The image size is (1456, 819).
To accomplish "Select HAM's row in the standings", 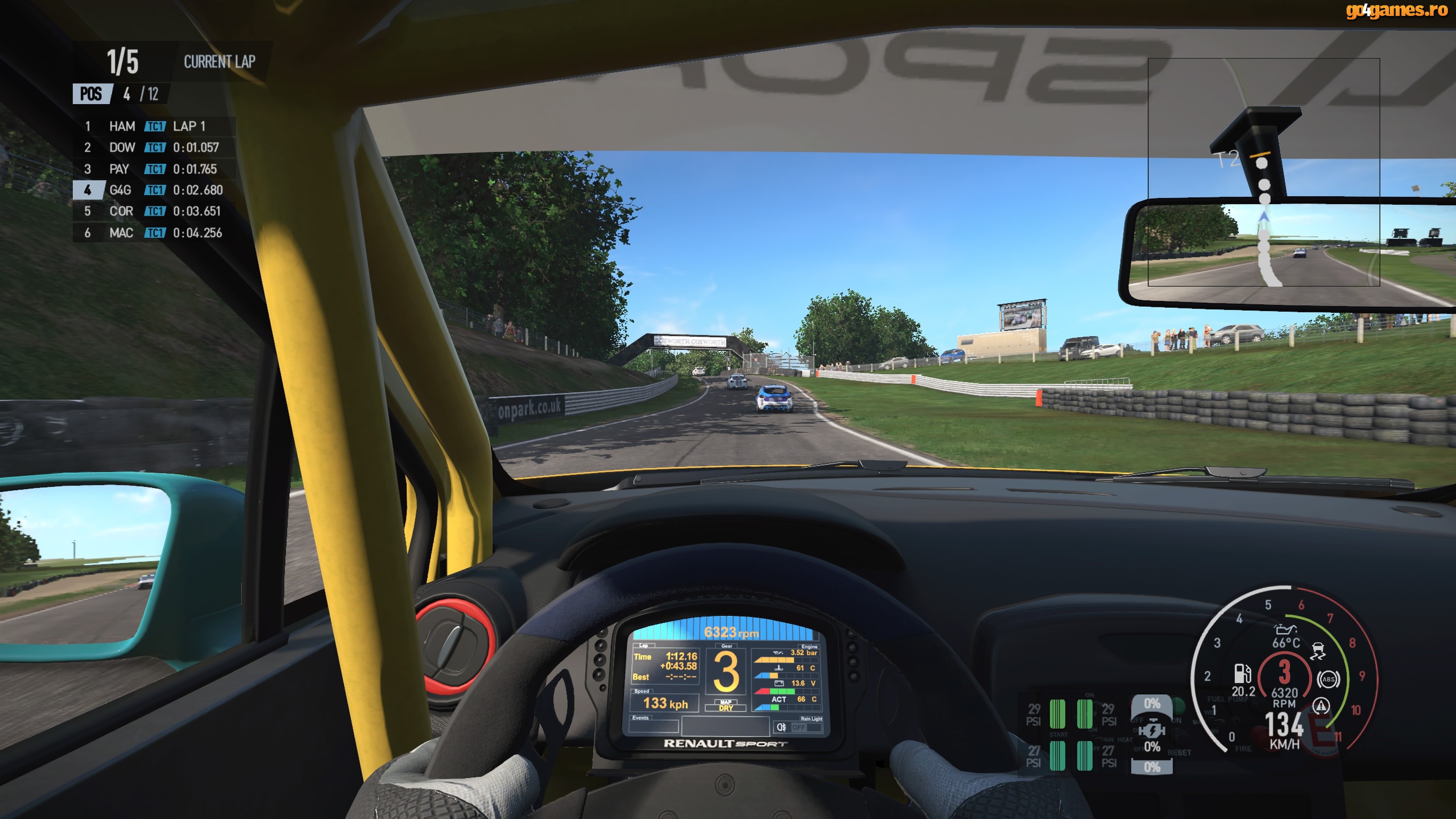I will (x=152, y=126).
